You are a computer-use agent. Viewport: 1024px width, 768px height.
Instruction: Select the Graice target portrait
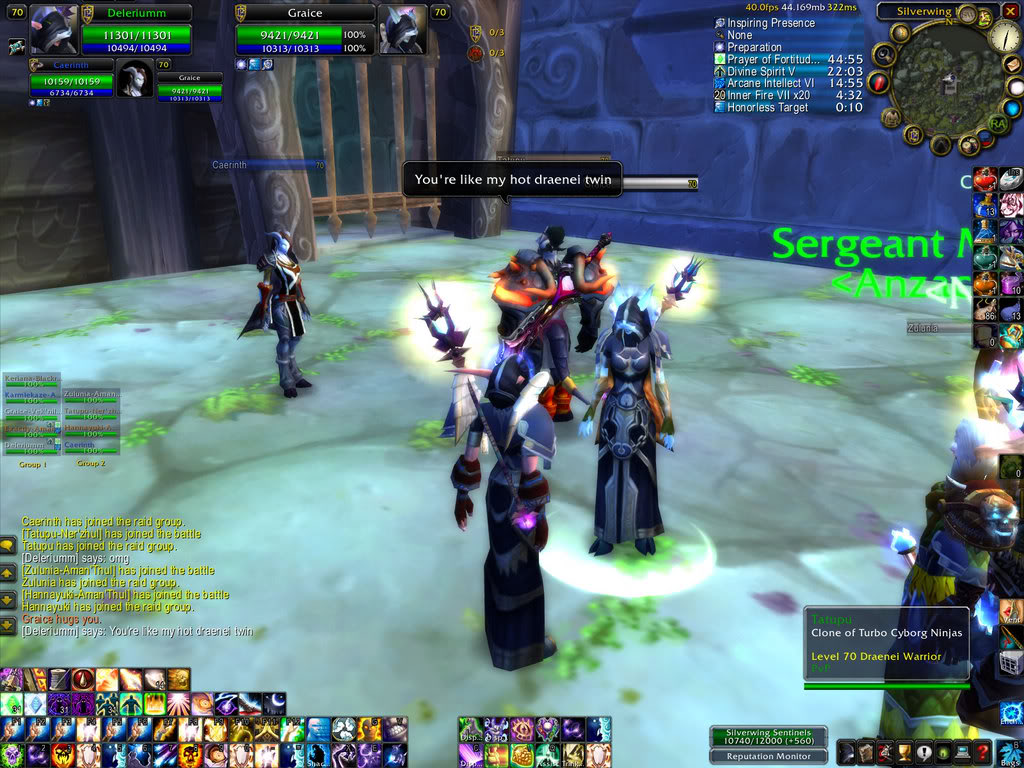[x=402, y=30]
